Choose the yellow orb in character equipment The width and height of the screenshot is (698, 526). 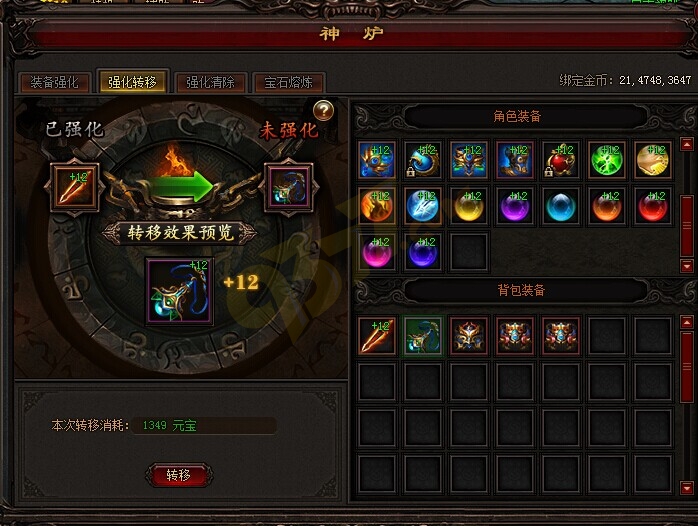tap(469, 206)
